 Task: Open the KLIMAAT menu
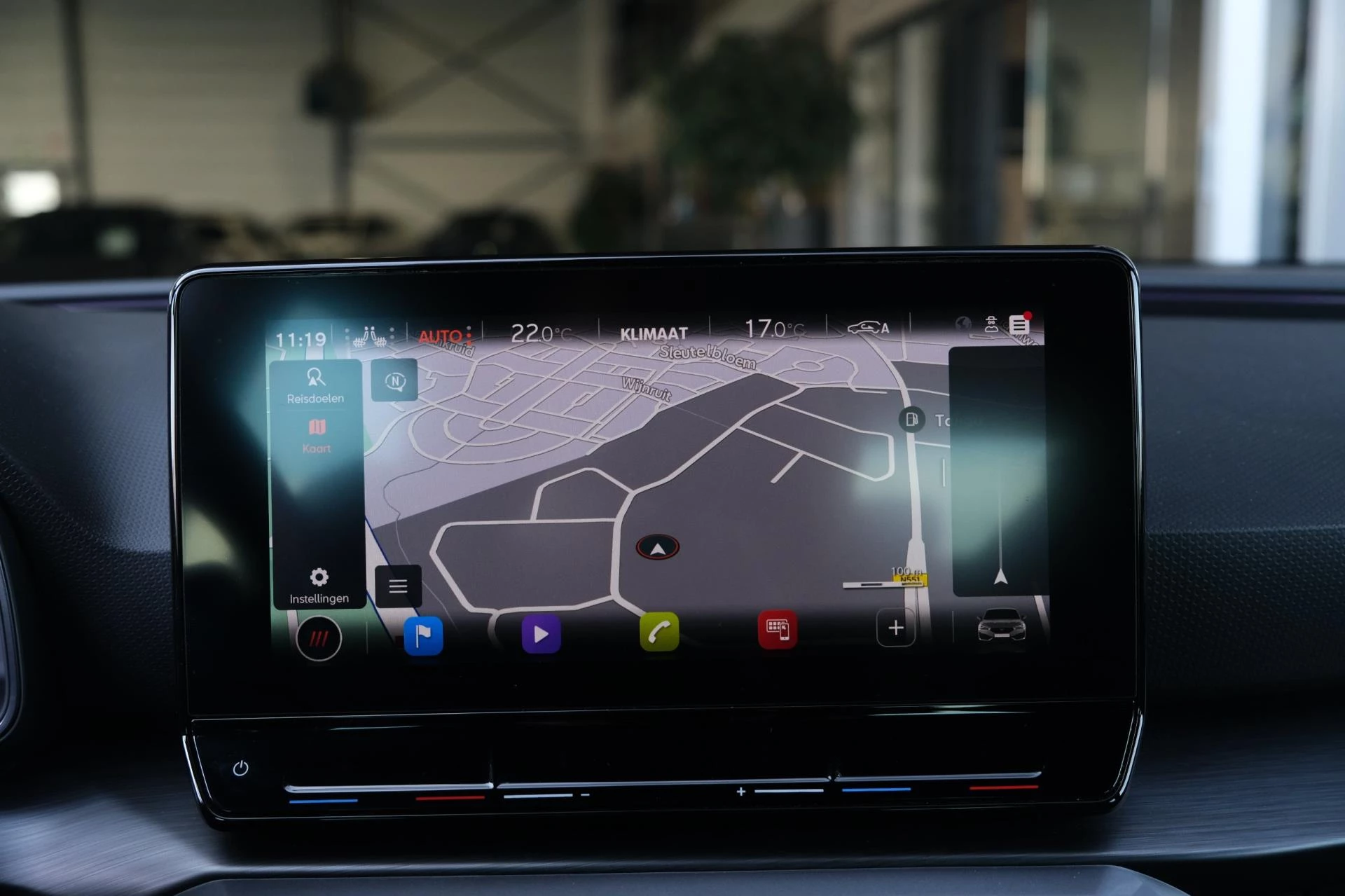654,332
